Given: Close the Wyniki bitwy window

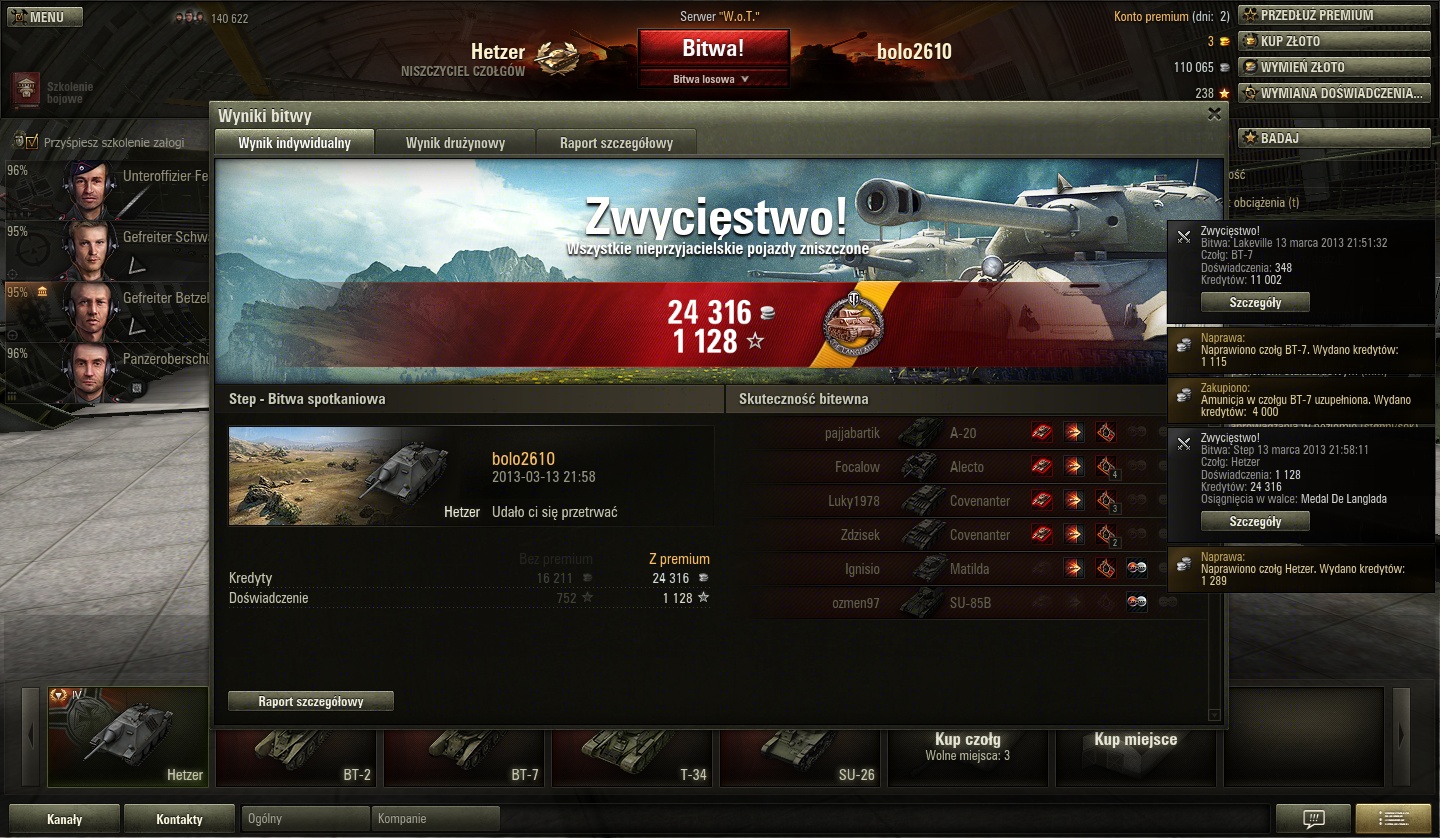Looking at the screenshot, I should pyautogui.click(x=1214, y=114).
